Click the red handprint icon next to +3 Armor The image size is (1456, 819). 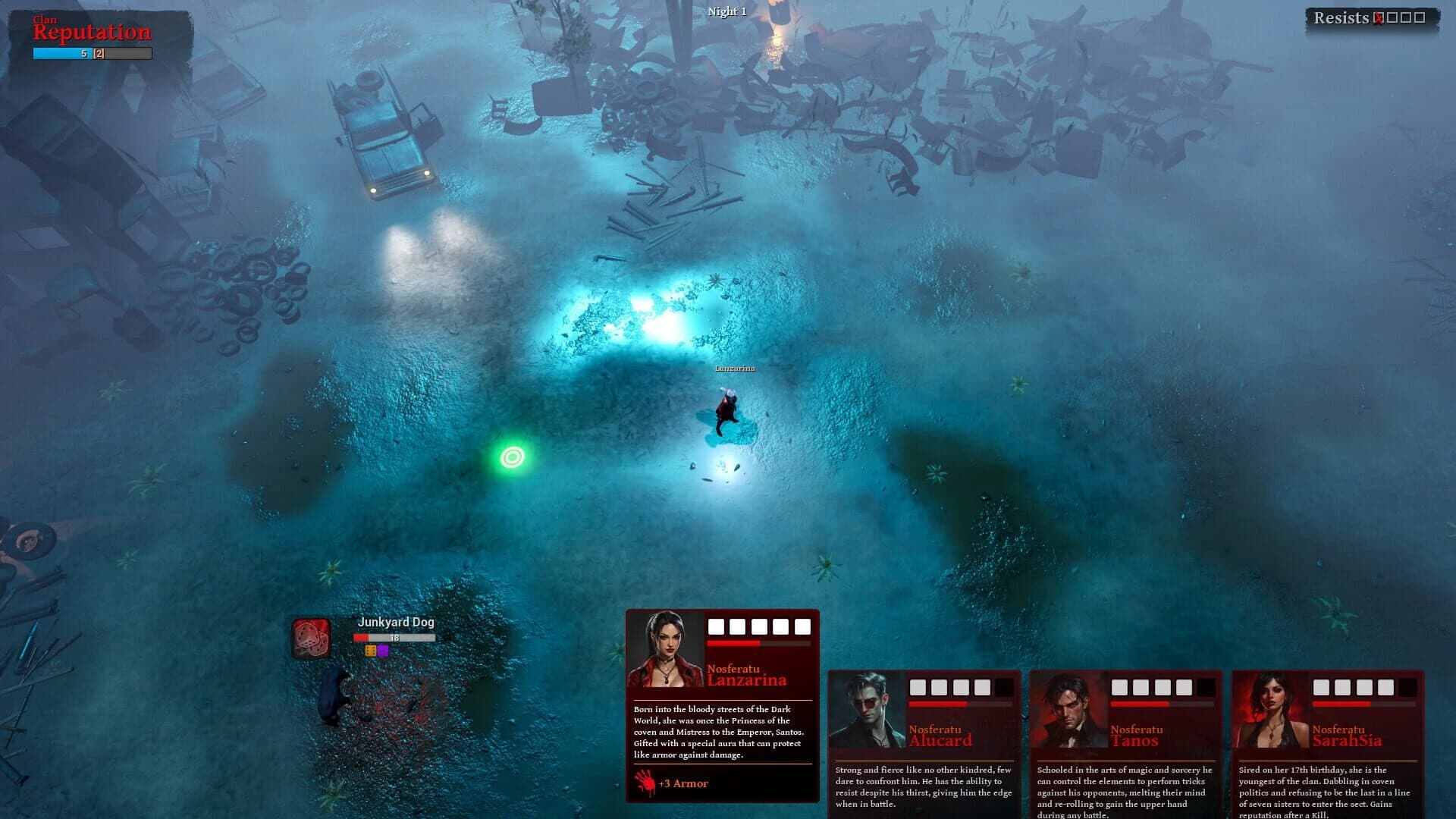(643, 782)
